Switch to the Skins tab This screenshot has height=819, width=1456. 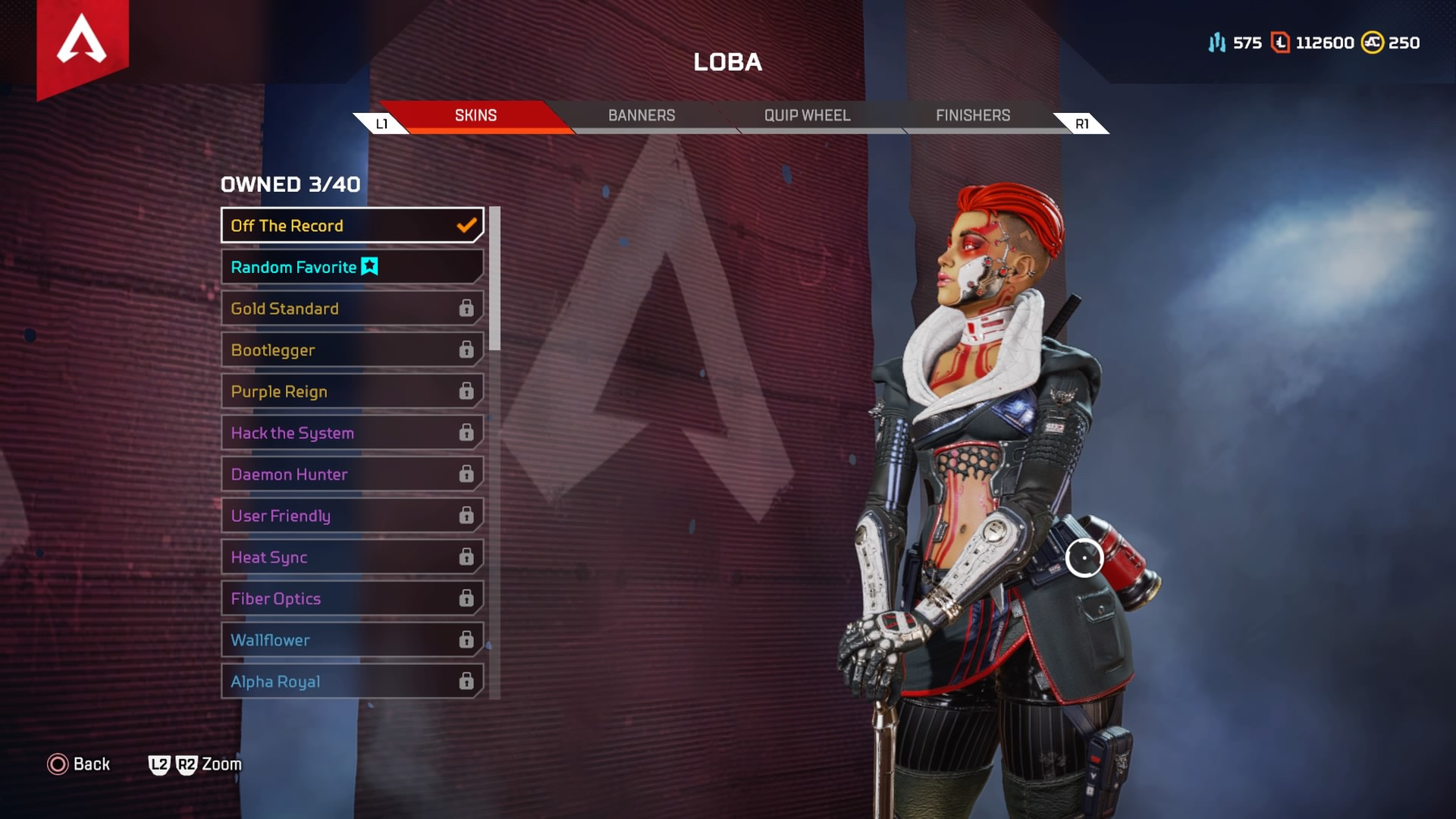[x=475, y=115]
